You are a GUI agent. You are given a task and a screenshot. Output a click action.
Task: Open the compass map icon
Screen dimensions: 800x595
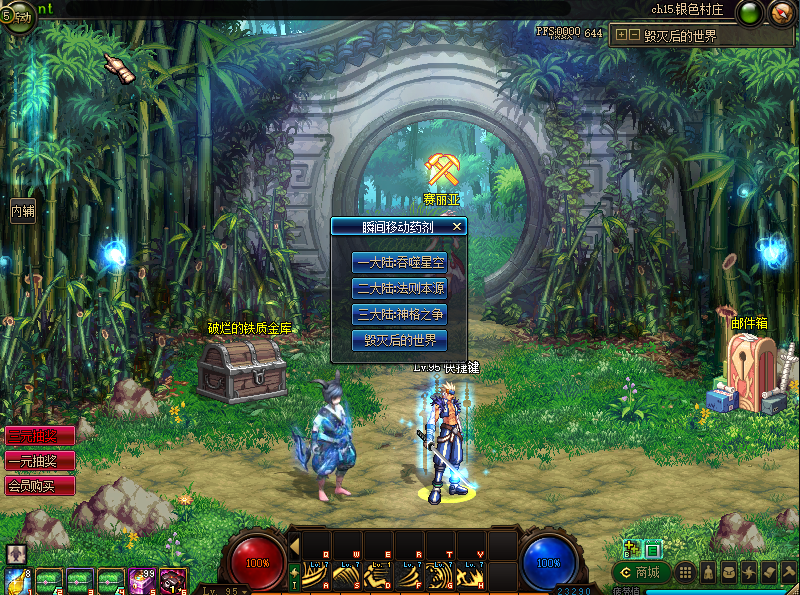[781, 13]
